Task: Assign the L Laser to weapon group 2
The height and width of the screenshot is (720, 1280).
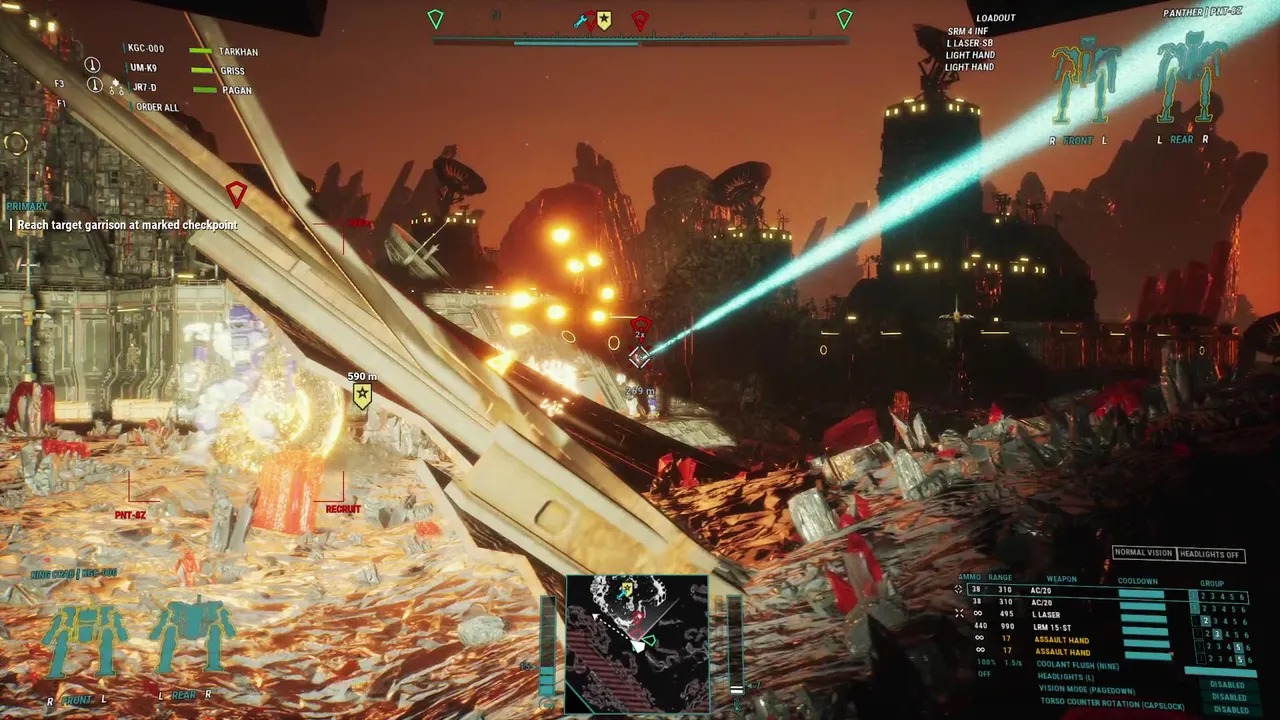Action: pos(1205,621)
